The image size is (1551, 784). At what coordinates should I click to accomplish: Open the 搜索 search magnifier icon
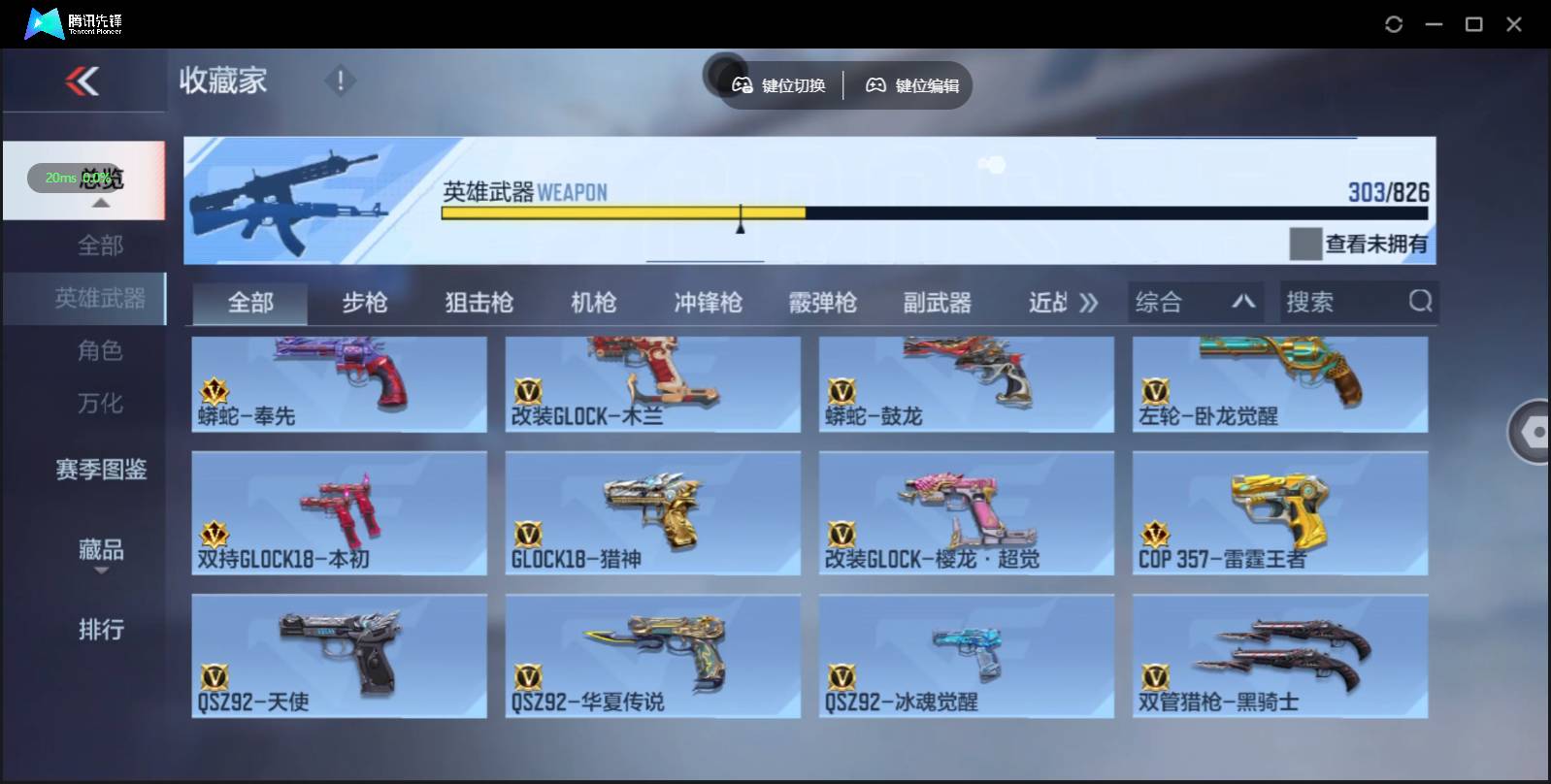(1421, 302)
